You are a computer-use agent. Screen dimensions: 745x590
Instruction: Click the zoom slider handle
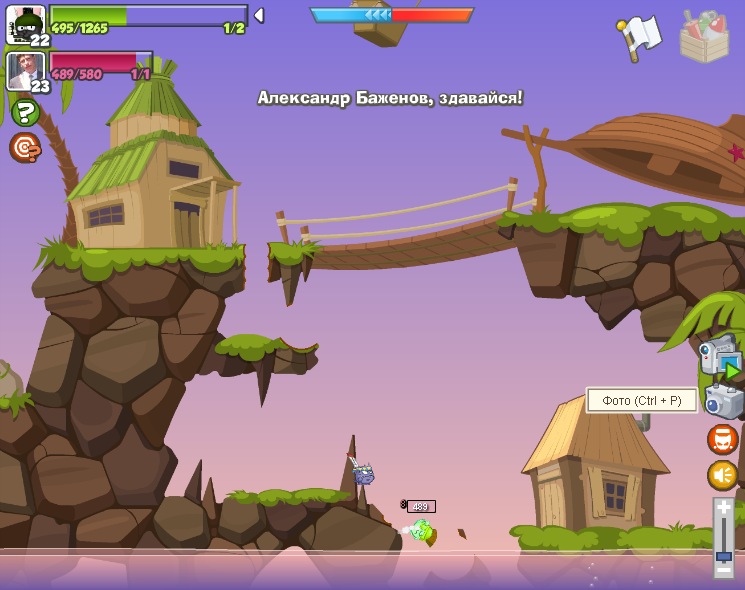pos(723,555)
